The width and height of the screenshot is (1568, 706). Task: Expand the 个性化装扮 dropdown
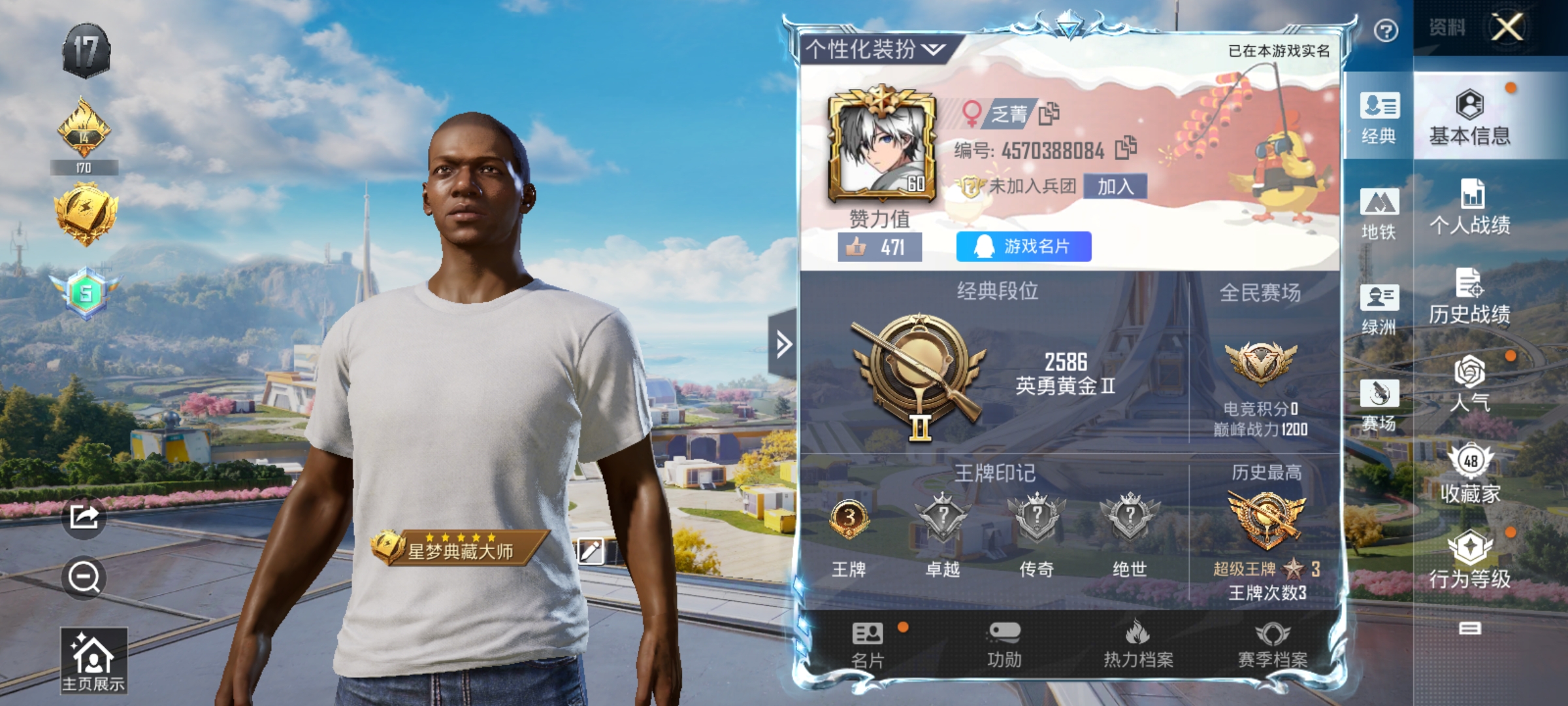point(875,49)
